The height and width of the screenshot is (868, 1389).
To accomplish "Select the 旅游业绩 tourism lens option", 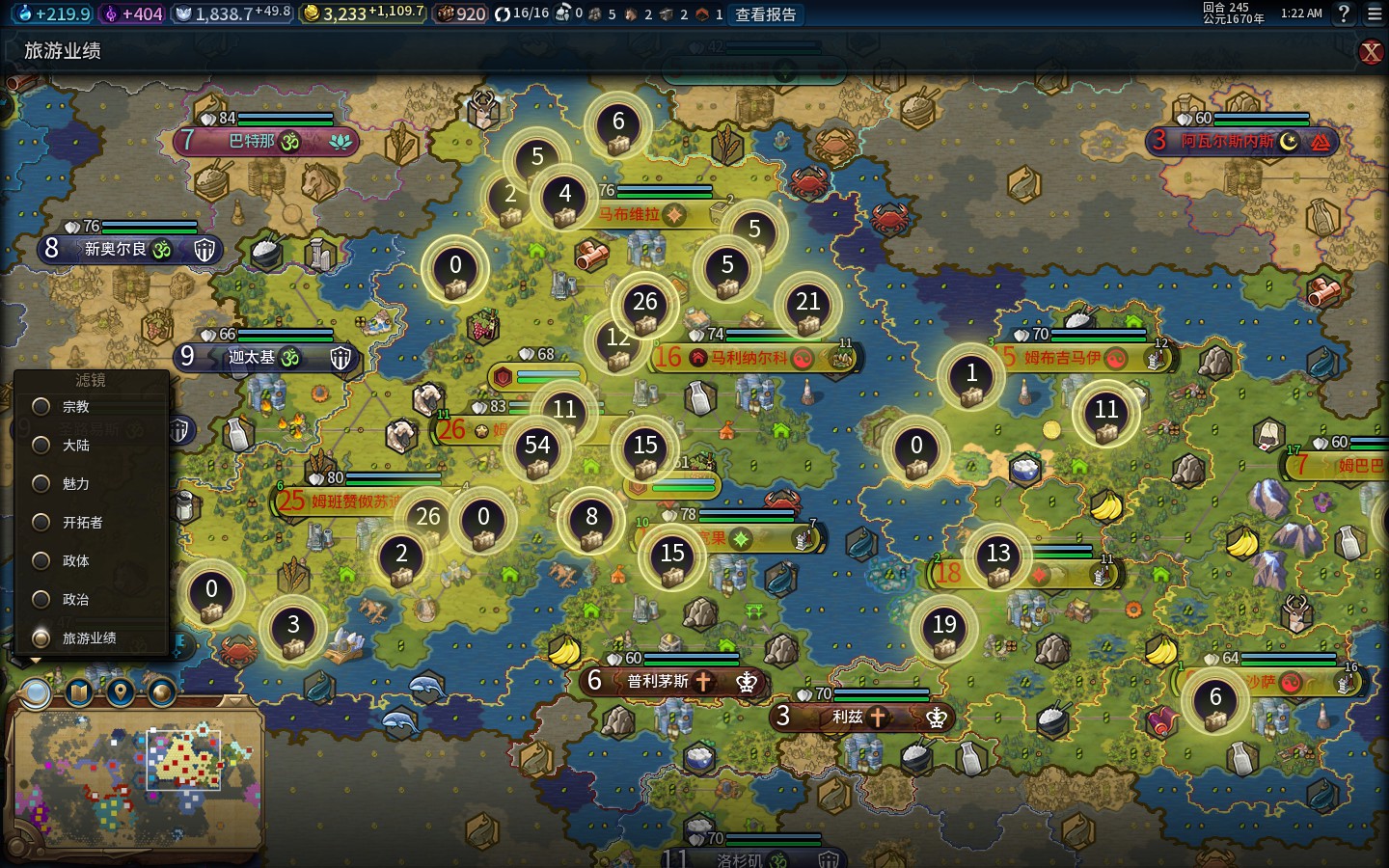I will (41, 638).
